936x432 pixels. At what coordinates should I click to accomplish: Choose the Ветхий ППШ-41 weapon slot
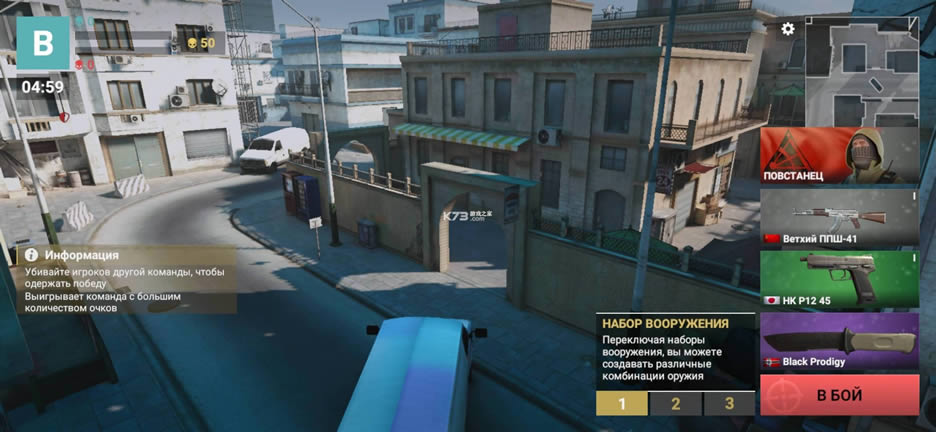pos(839,218)
